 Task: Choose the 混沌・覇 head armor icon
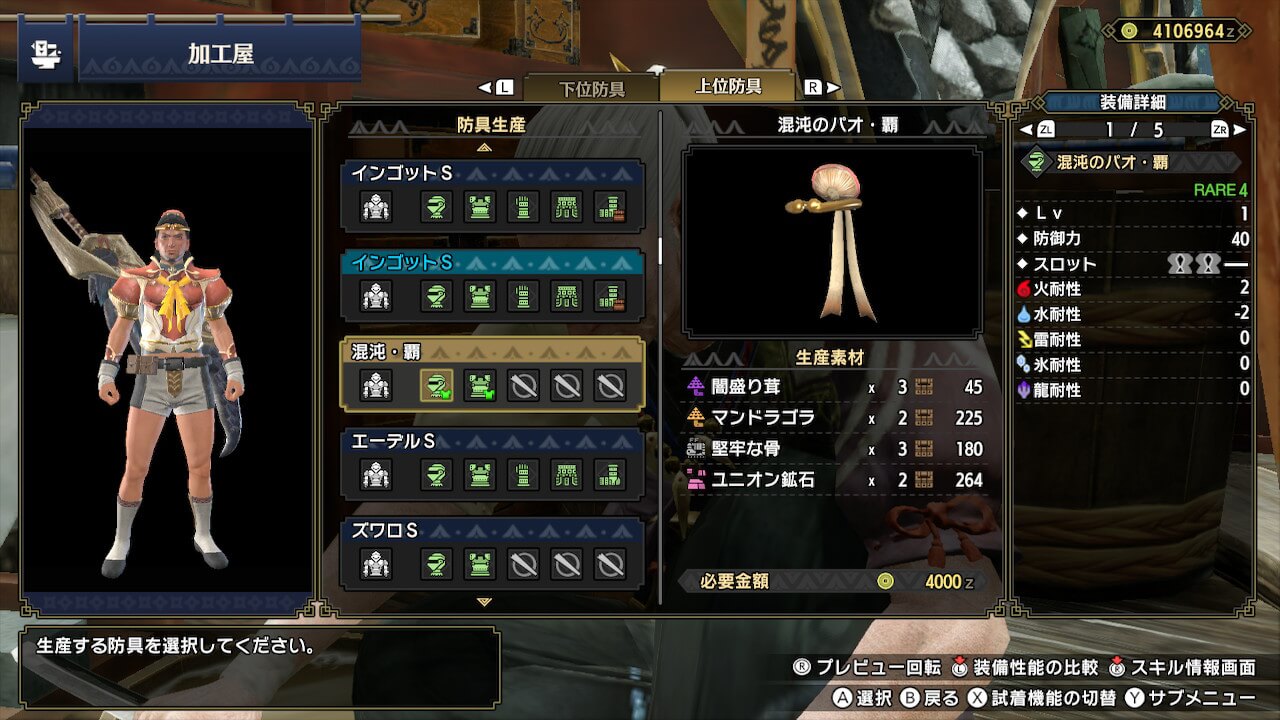click(436, 385)
